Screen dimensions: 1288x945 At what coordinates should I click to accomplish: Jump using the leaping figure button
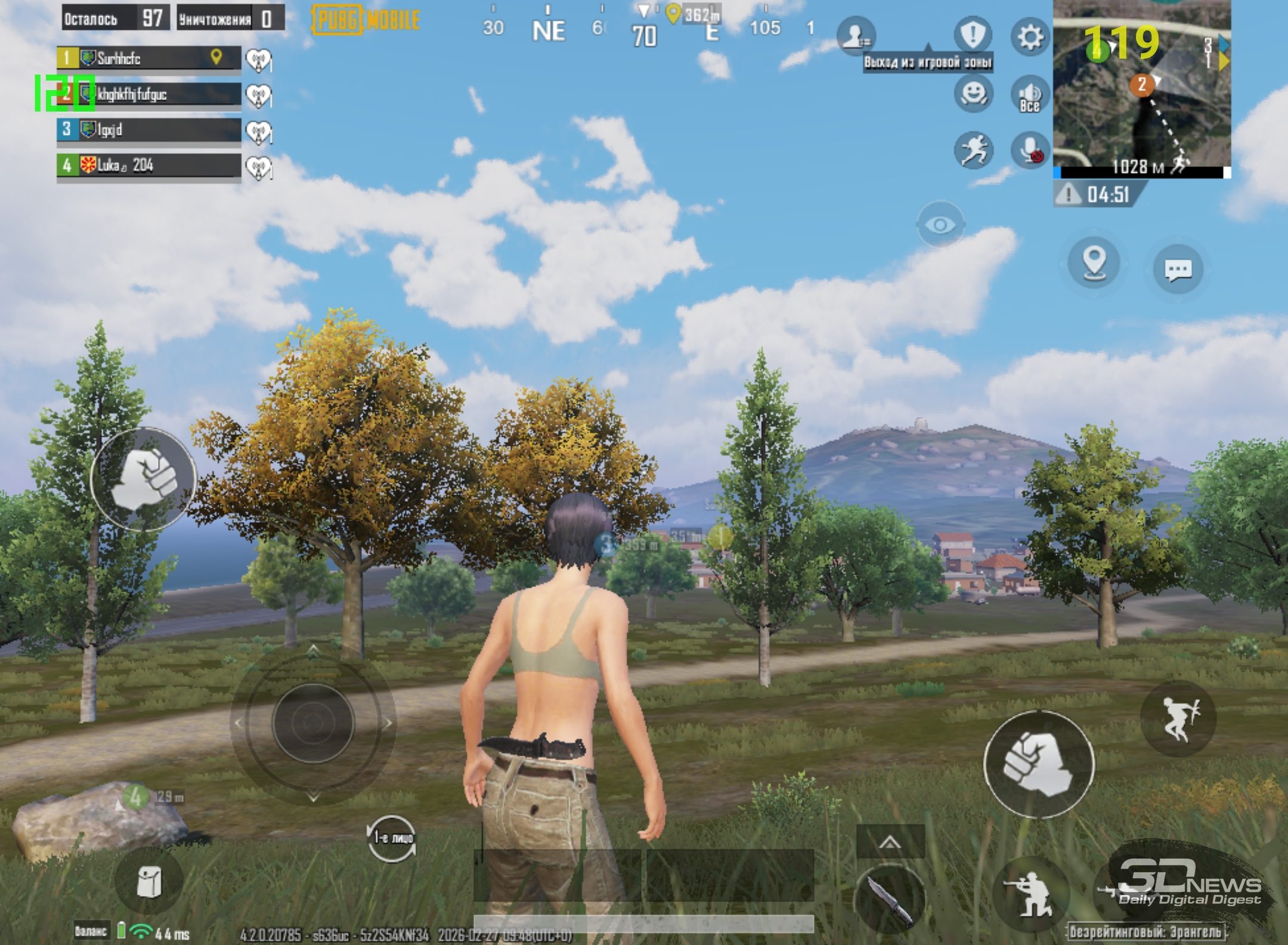tap(1178, 718)
